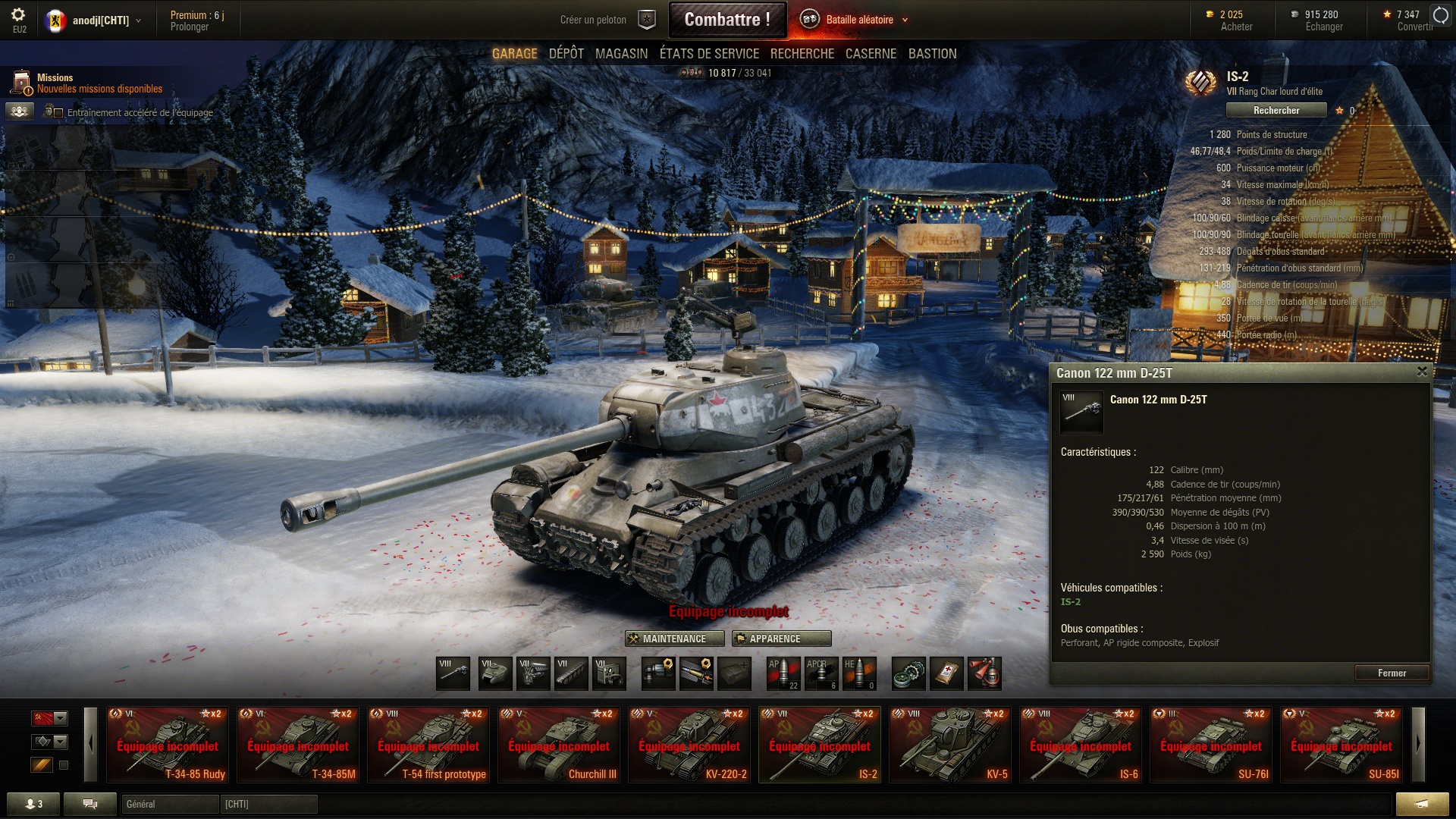Viewport: 1456px width, 819px height.
Task: Switch to the DÉPÔT tab
Action: coord(566,54)
